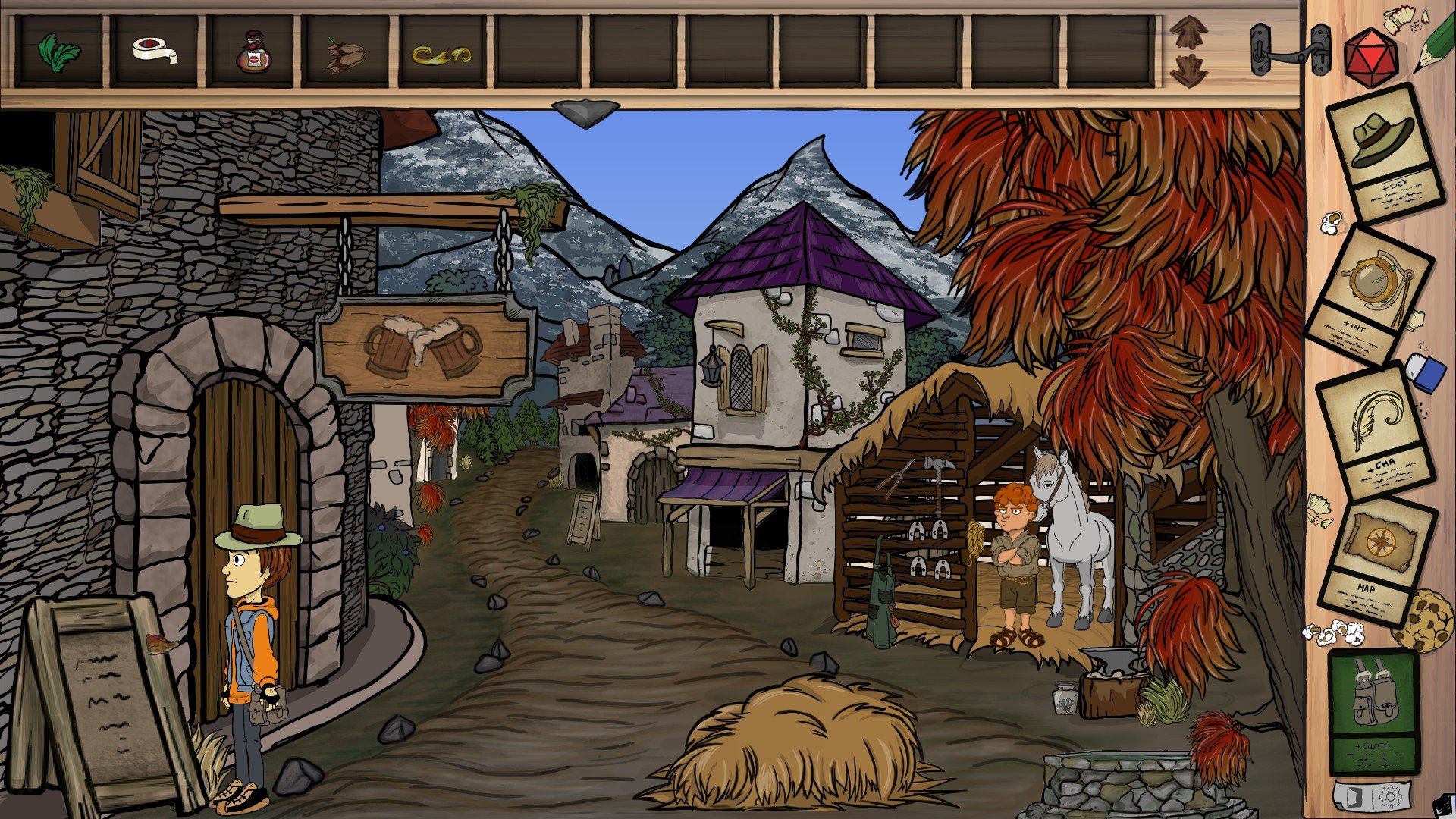Select the golden ornament inventory item
This screenshot has height=819, width=1456.
(441, 54)
